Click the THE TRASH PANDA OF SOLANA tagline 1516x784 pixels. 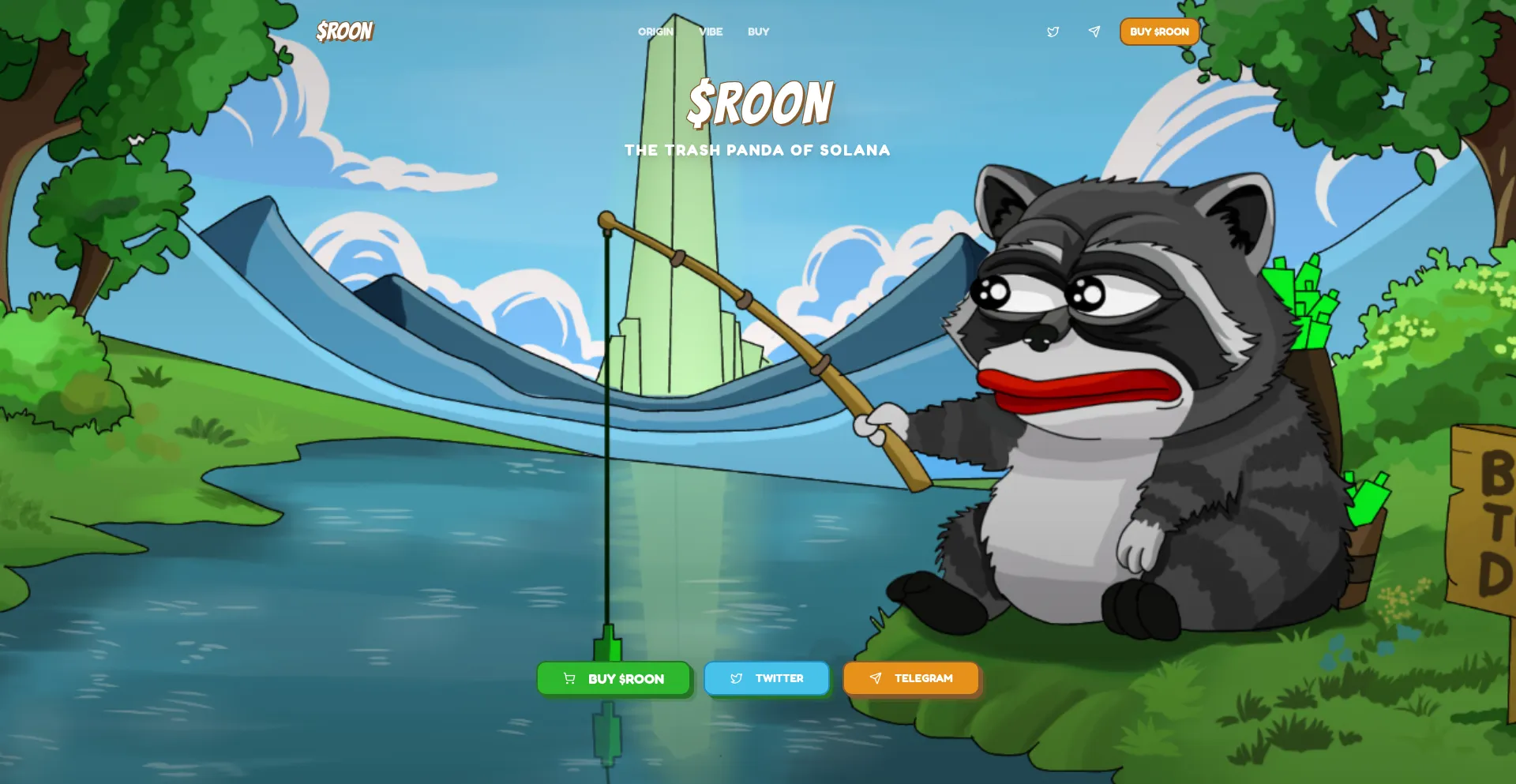click(756, 150)
